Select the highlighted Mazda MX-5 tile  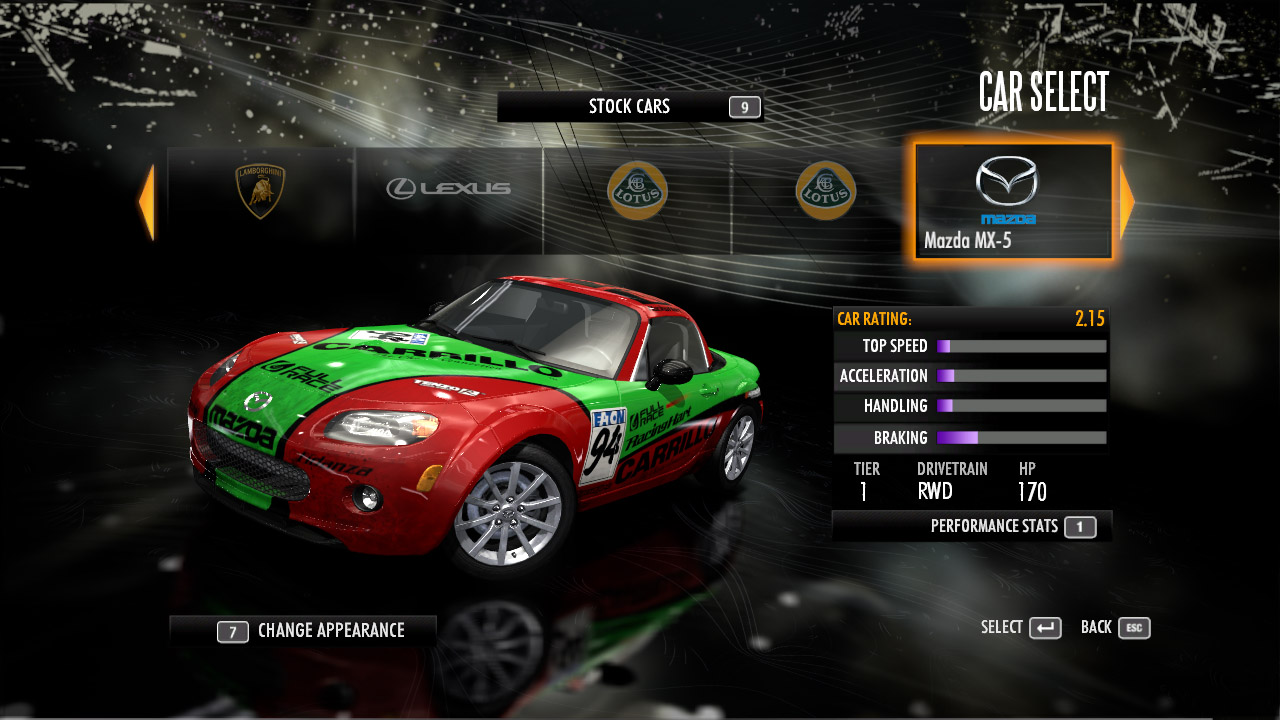point(1012,201)
